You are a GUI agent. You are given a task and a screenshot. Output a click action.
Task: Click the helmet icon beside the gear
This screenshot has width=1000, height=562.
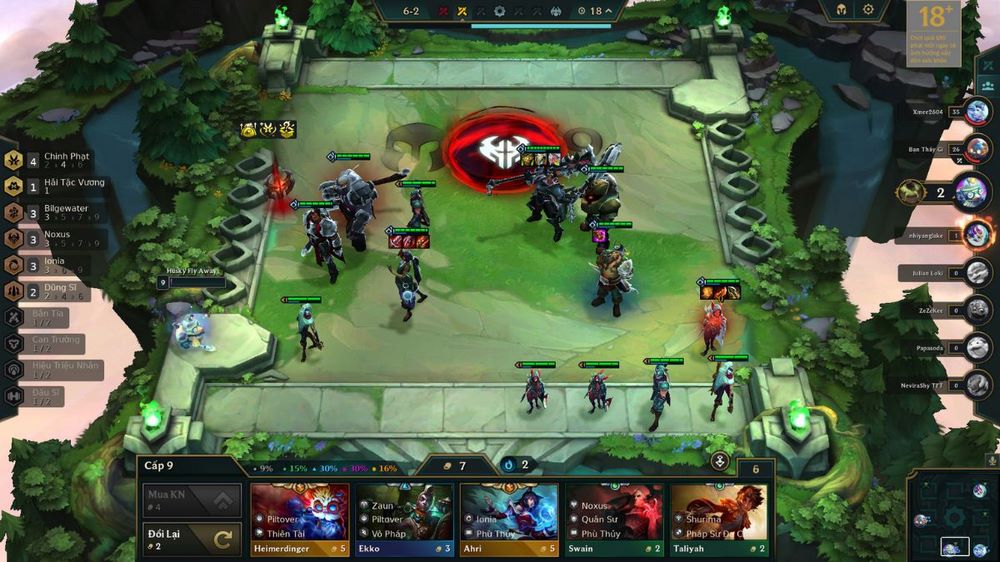840,10
